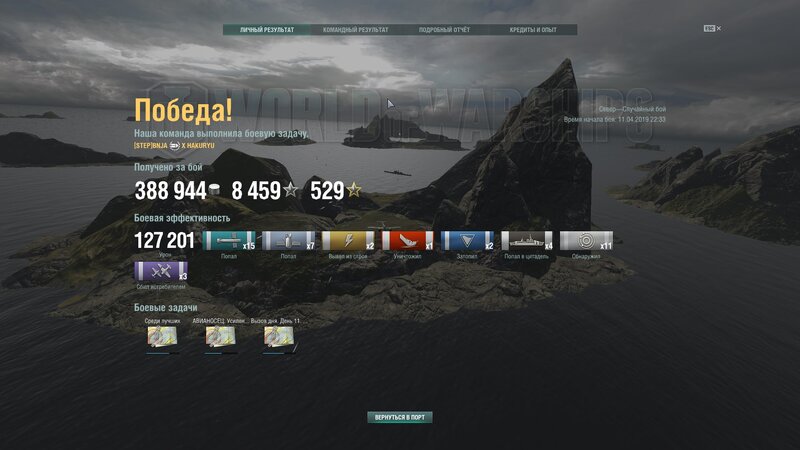Click the Обнаружил spotted ribbon

(586, 241)
